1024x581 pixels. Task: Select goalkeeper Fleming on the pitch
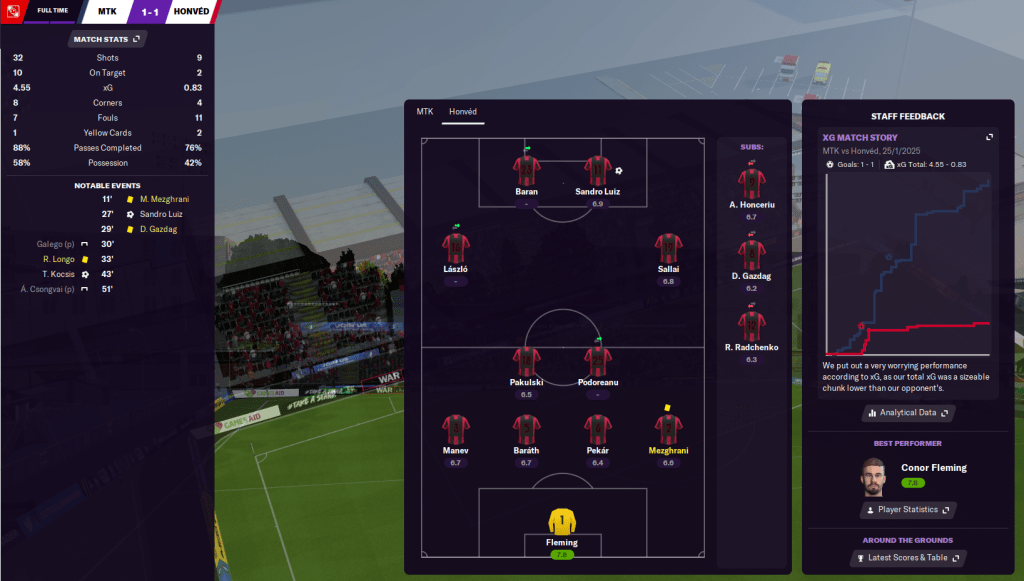click(562, 526)
